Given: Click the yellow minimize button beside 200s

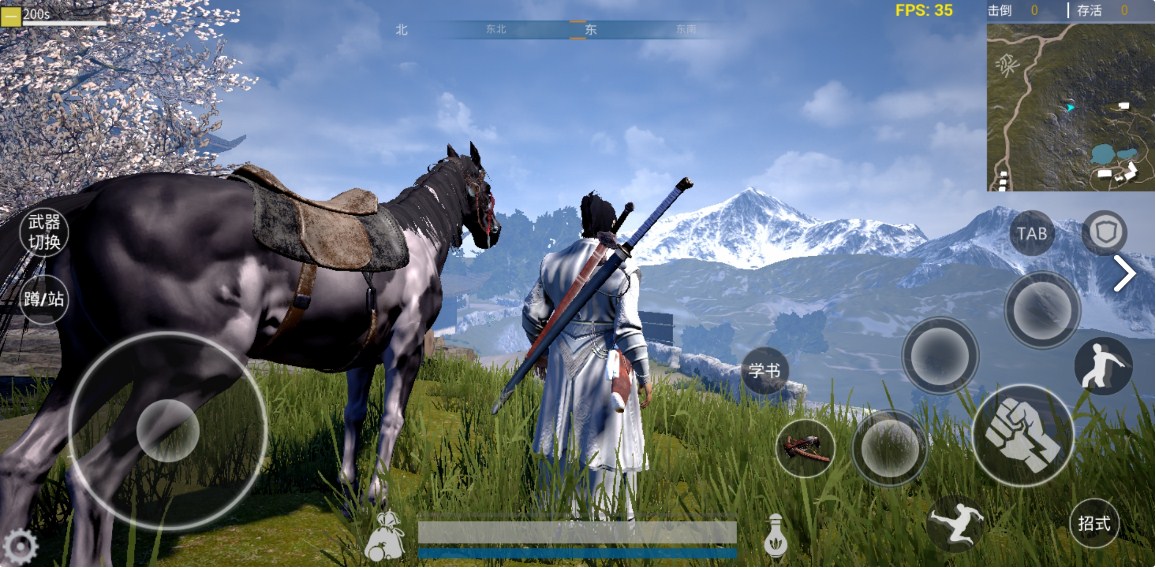Looking at the screenshot, I should pyautogui.click(x=11, y=15).
